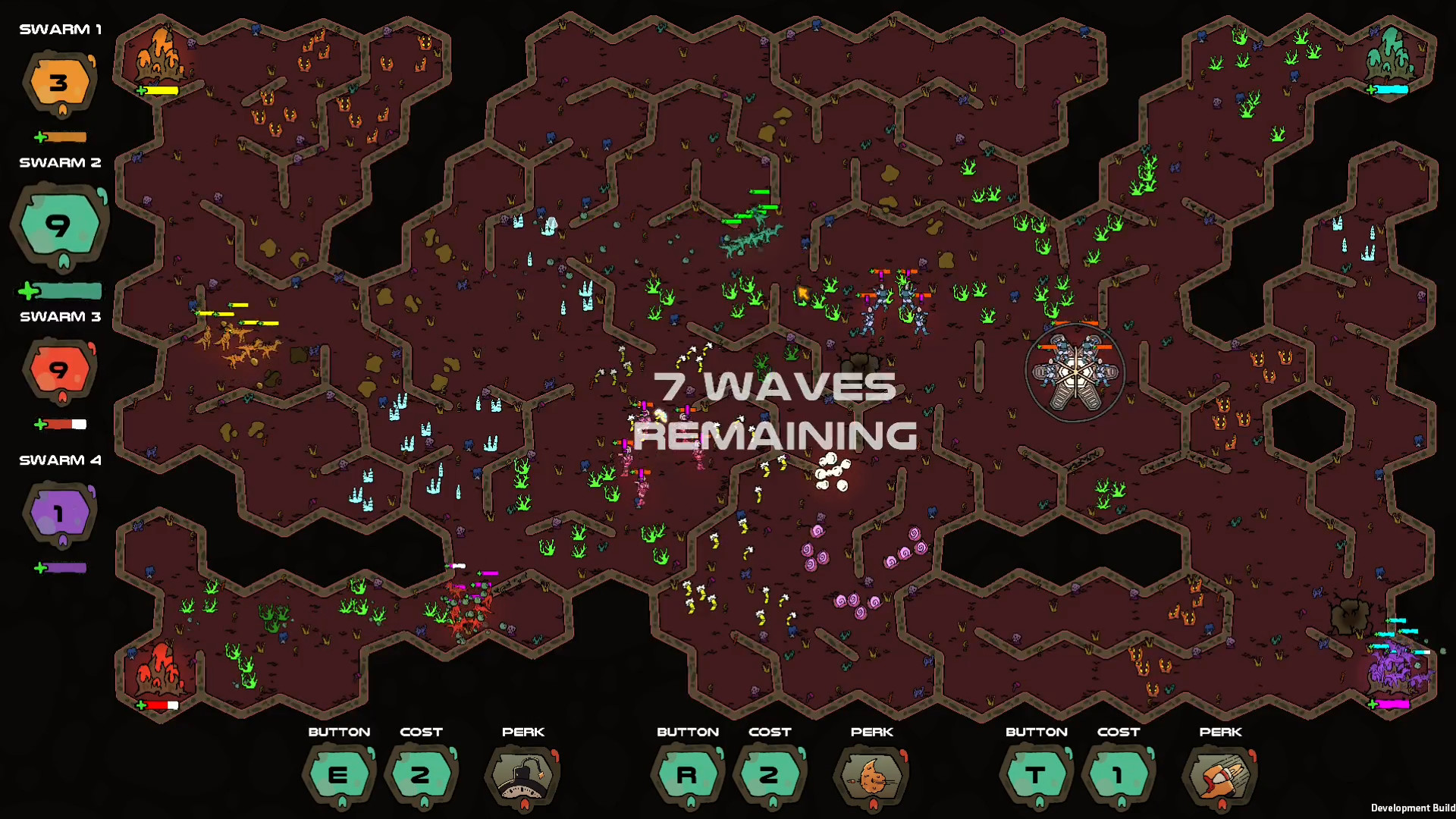Image resolution: width=1456 pixels, height=819 pixels.
Task: Open the Swarm 1 label menu
Action: pyautogui.click(x=59, y=29)
